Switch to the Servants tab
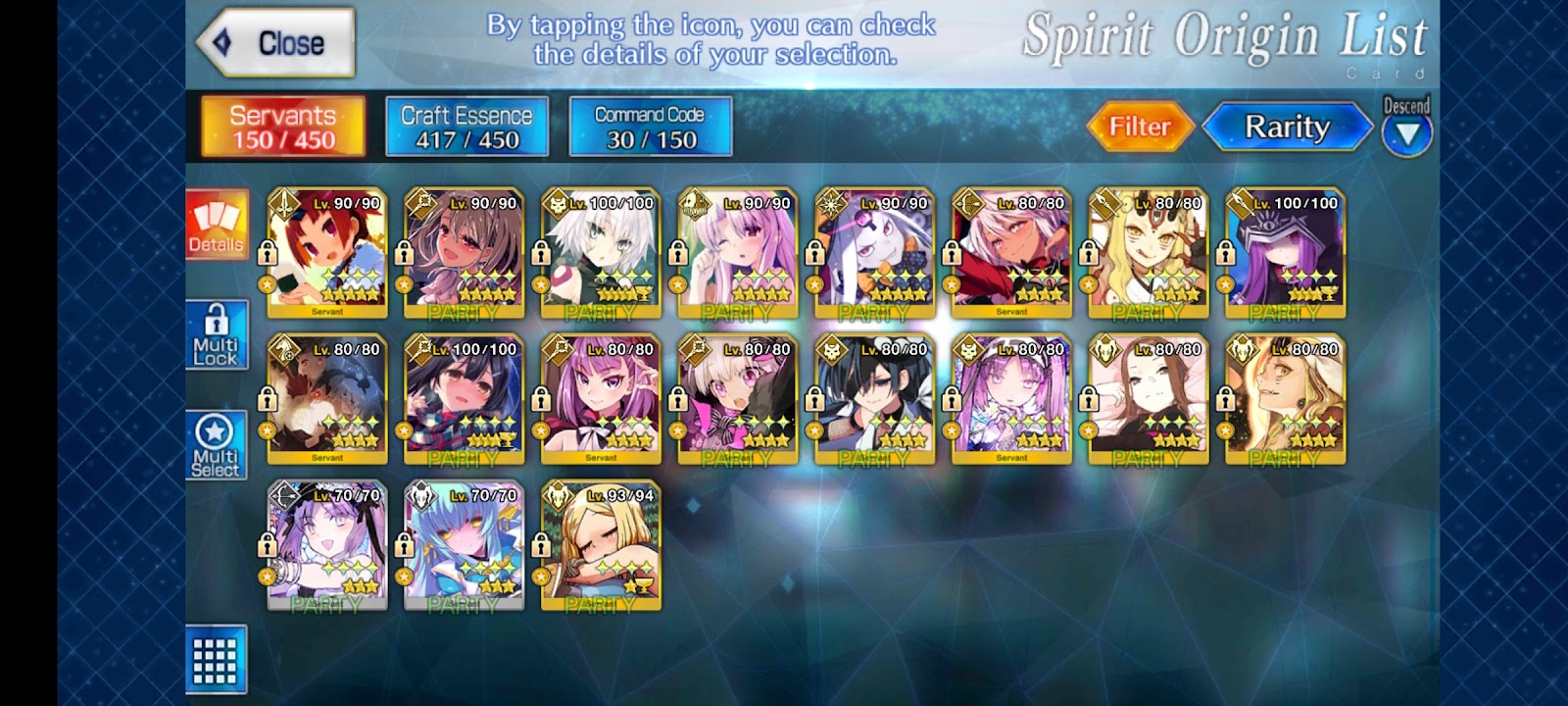 click(x=283, y=126)
